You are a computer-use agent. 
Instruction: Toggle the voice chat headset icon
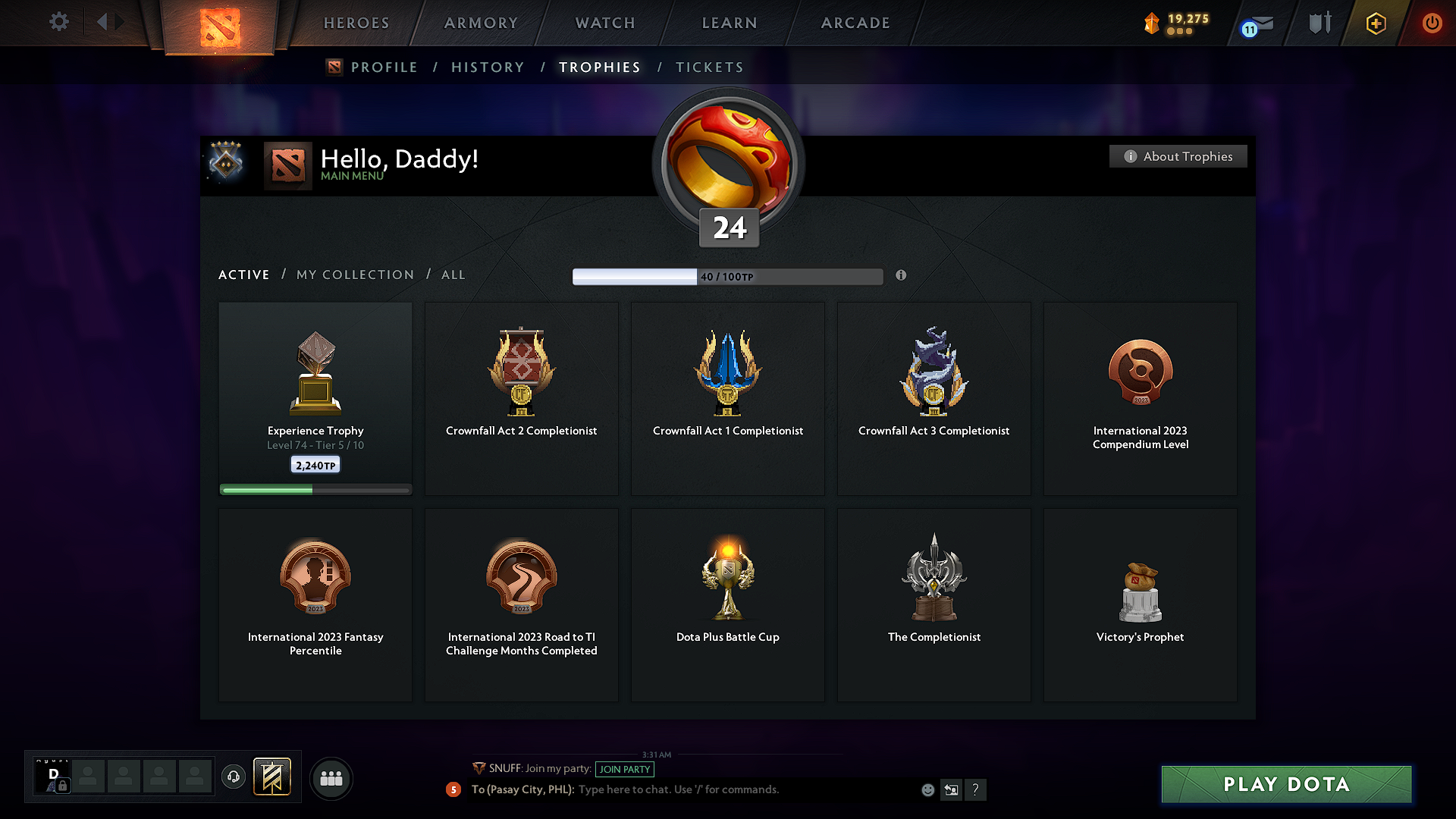point(234,777)
